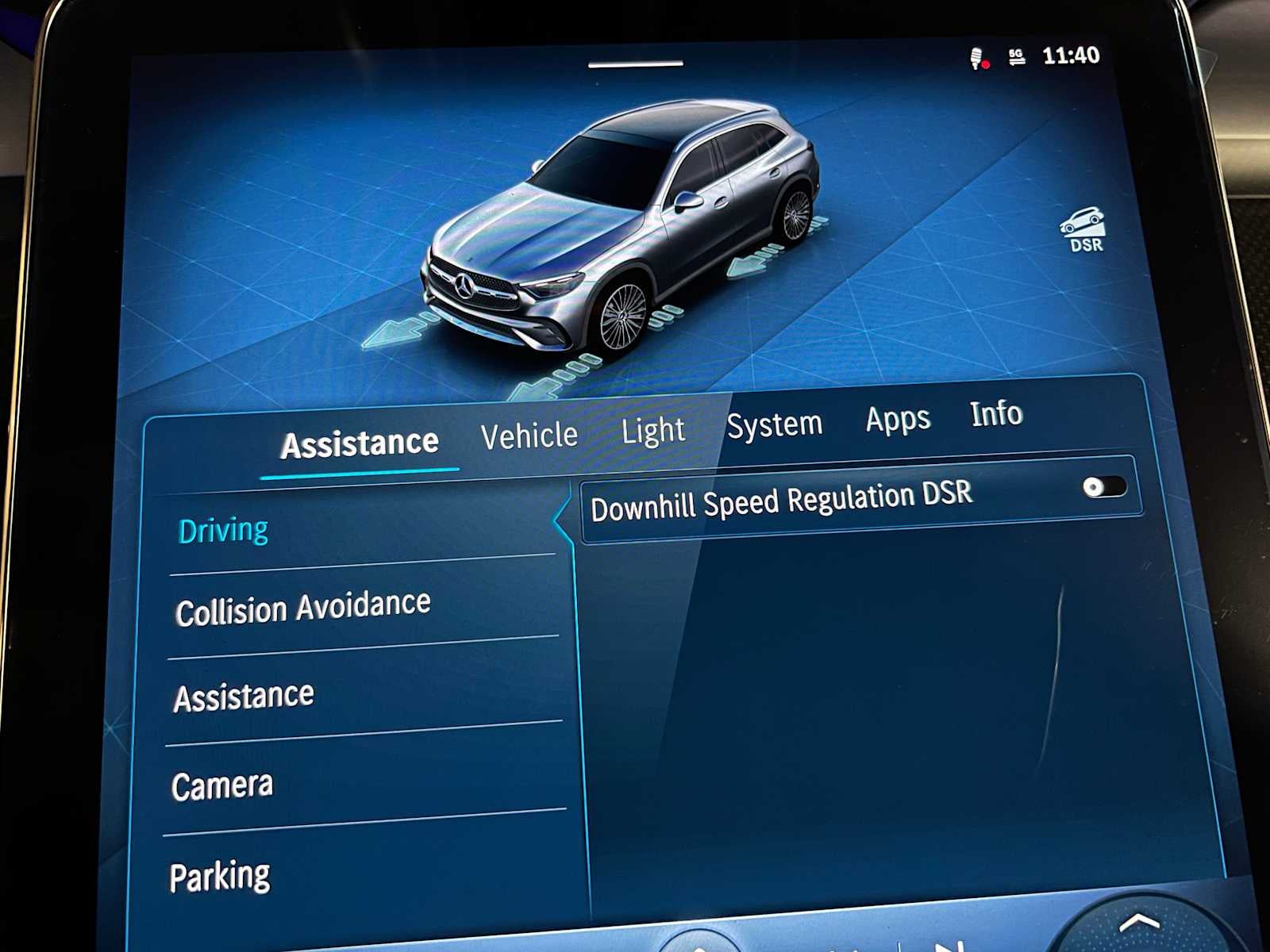Screen dimensions: 1270x952
Task: Open the Info tab
Action: pos(997,414)
